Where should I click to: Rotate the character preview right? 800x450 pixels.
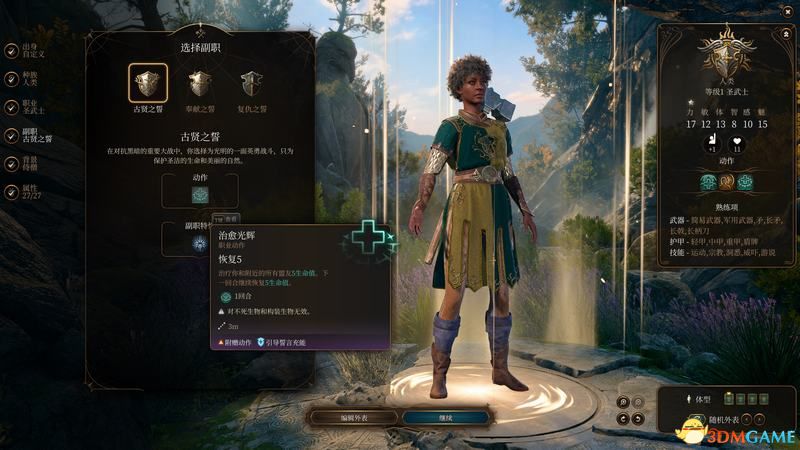[x=638, y=418]
